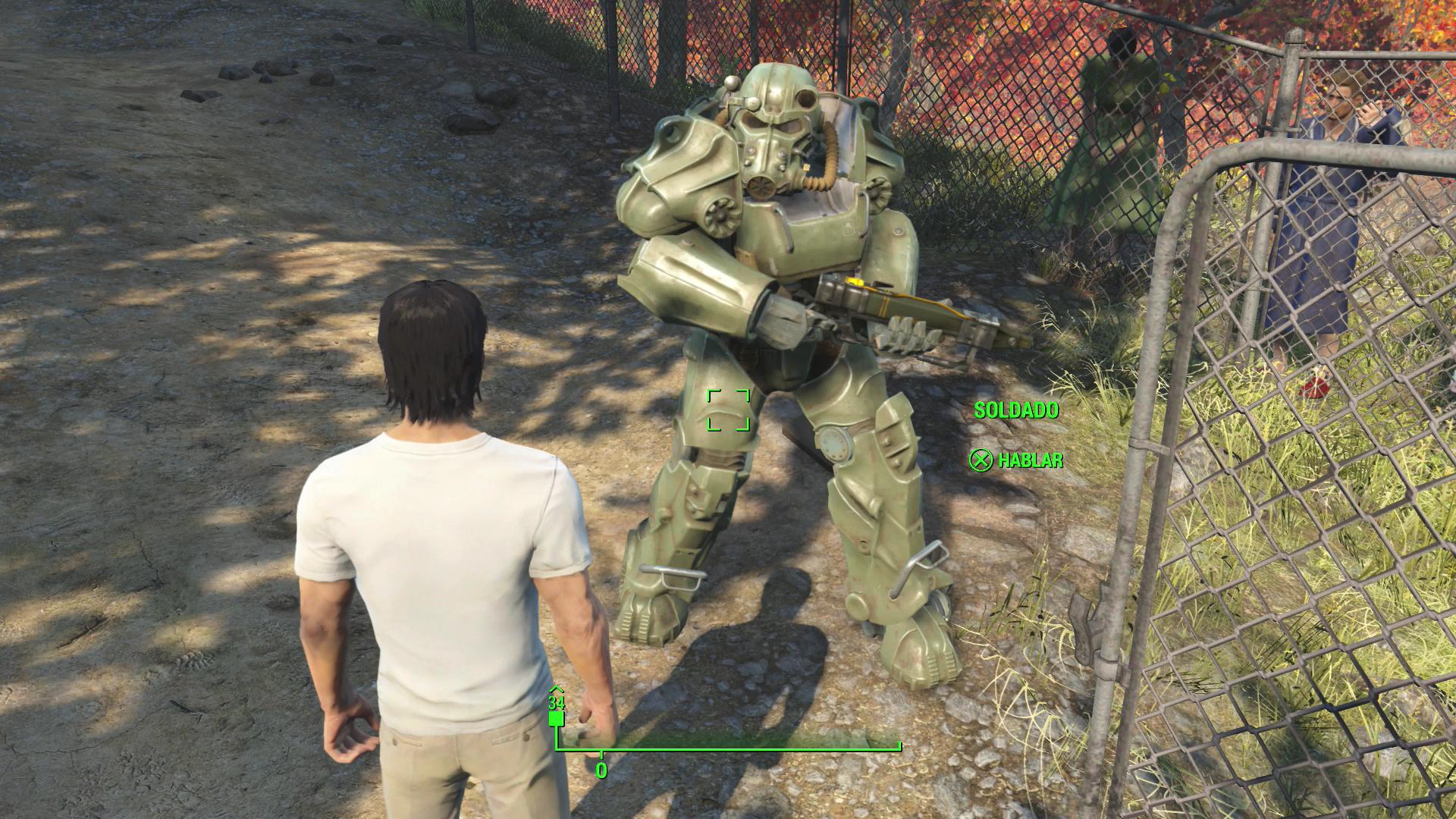Click the HABLAR interaction prompt text

[x=1031, y=460]
